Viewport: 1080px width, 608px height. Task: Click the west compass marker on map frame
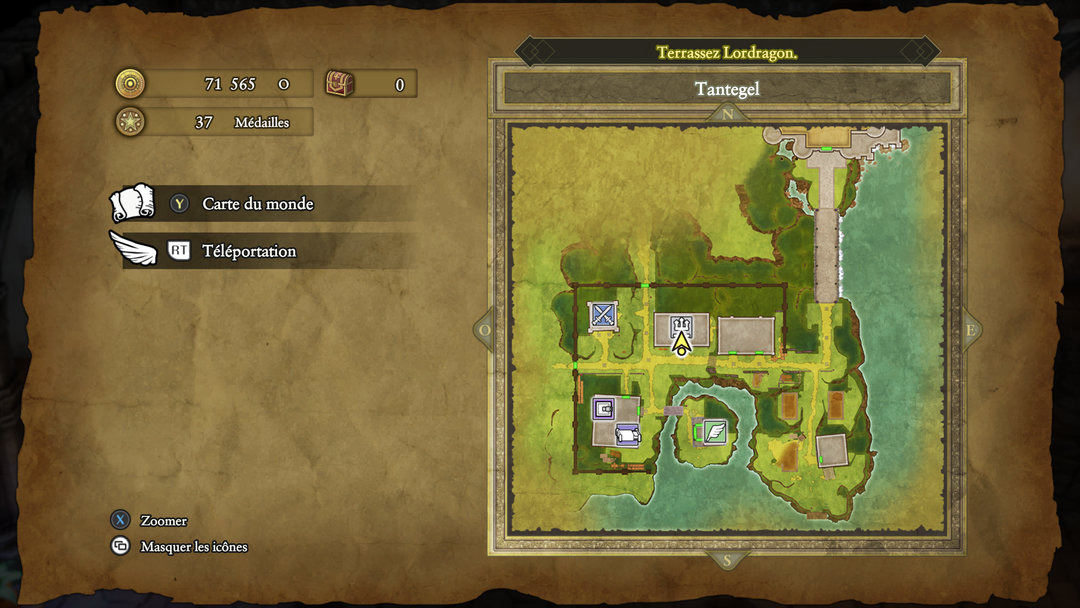pos(485,330)
